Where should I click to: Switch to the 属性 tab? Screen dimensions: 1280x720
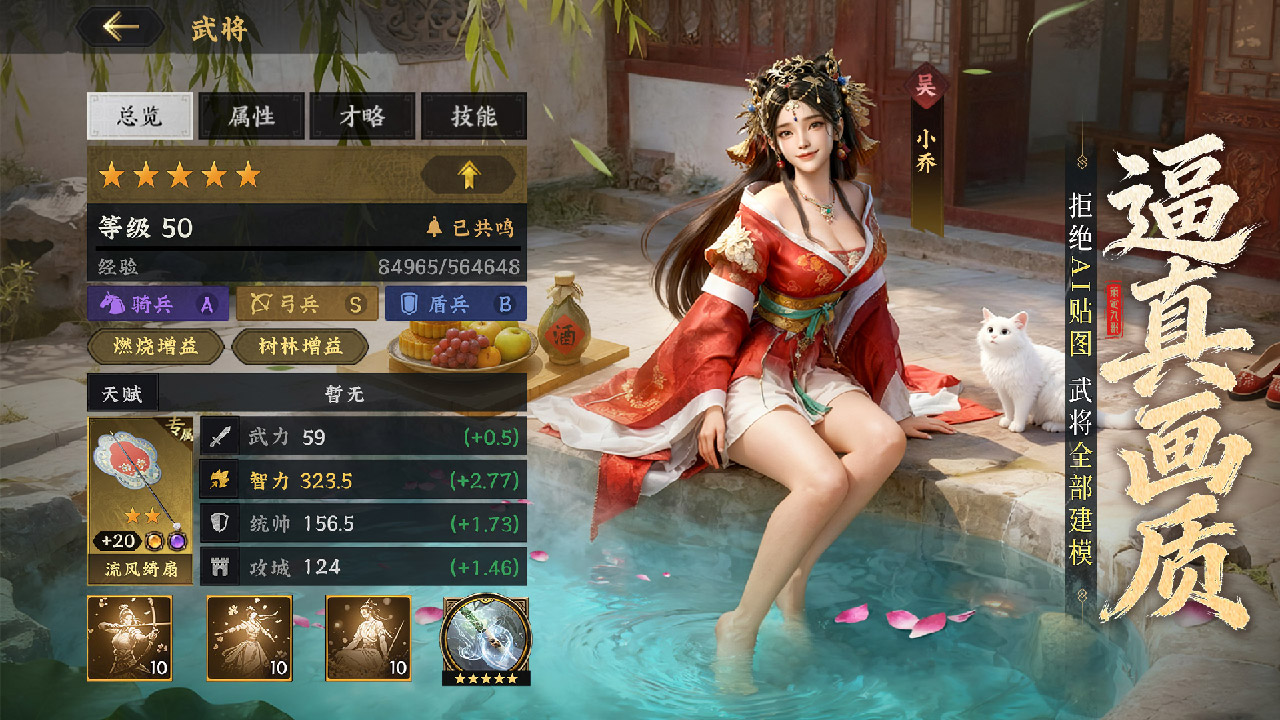pos(250,117)
